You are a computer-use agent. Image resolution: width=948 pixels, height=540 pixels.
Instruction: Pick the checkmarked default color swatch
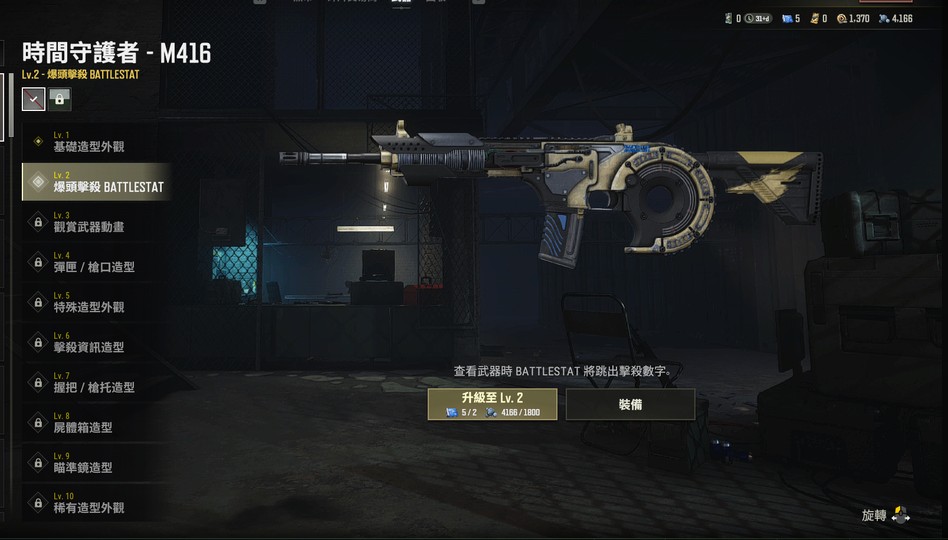point(34,98)
